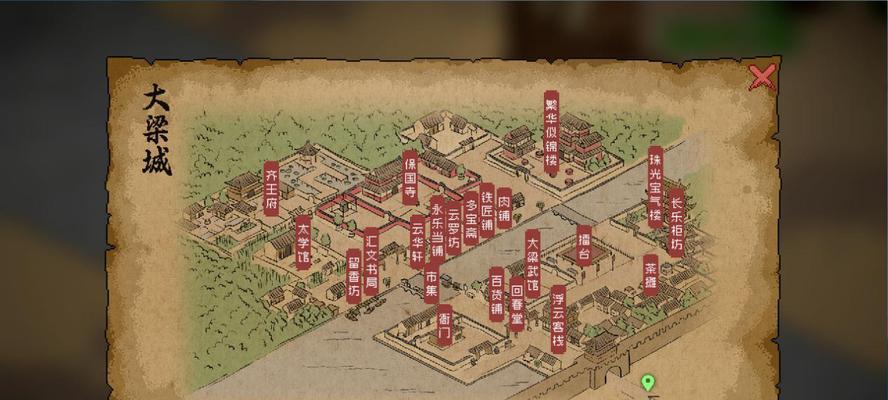Select the 留香坊 location tag
This screenshot has height=400, width=888.
(354, 276)
